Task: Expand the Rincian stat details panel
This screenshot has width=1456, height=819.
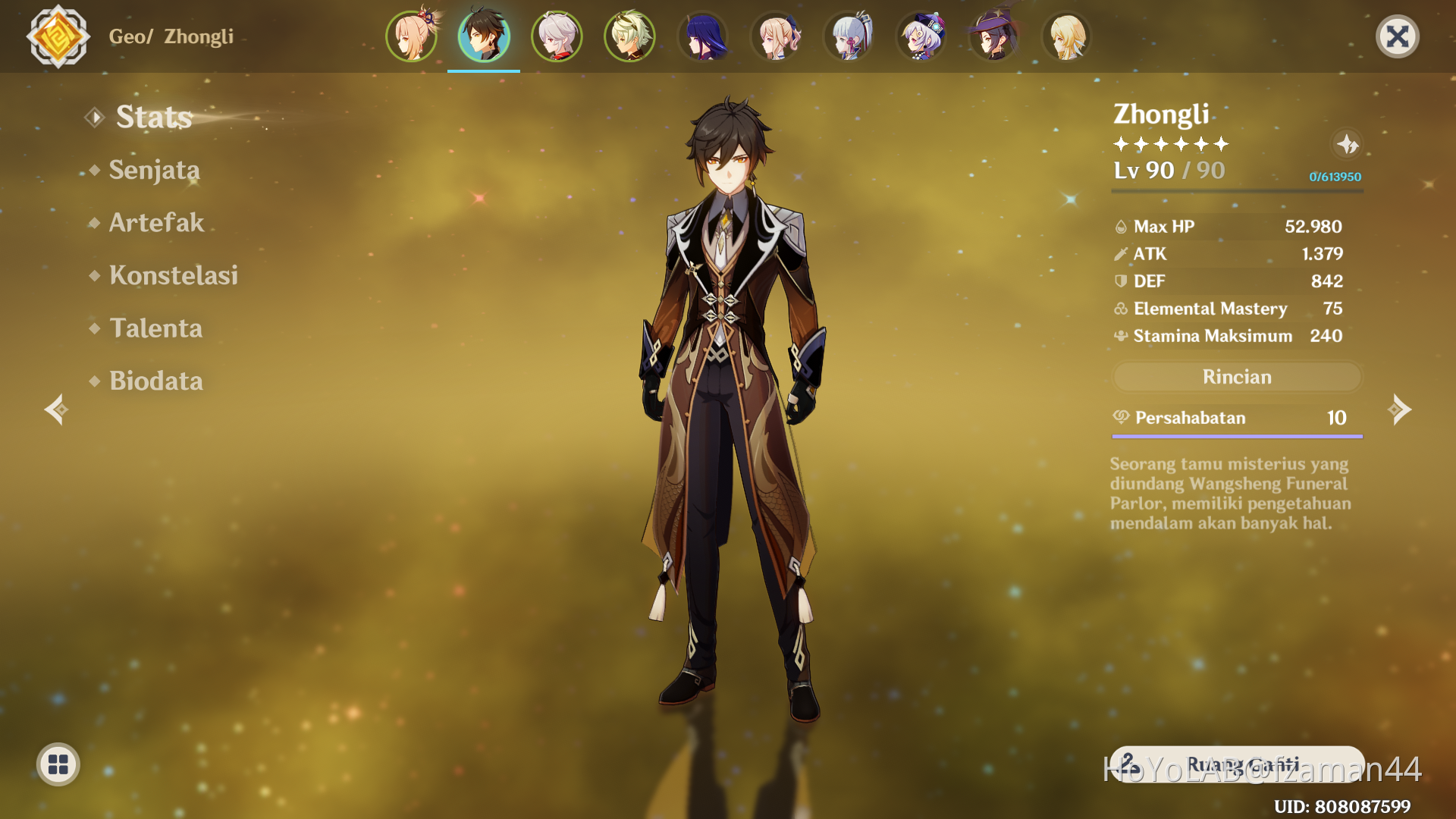Action: coord(1236,377)
